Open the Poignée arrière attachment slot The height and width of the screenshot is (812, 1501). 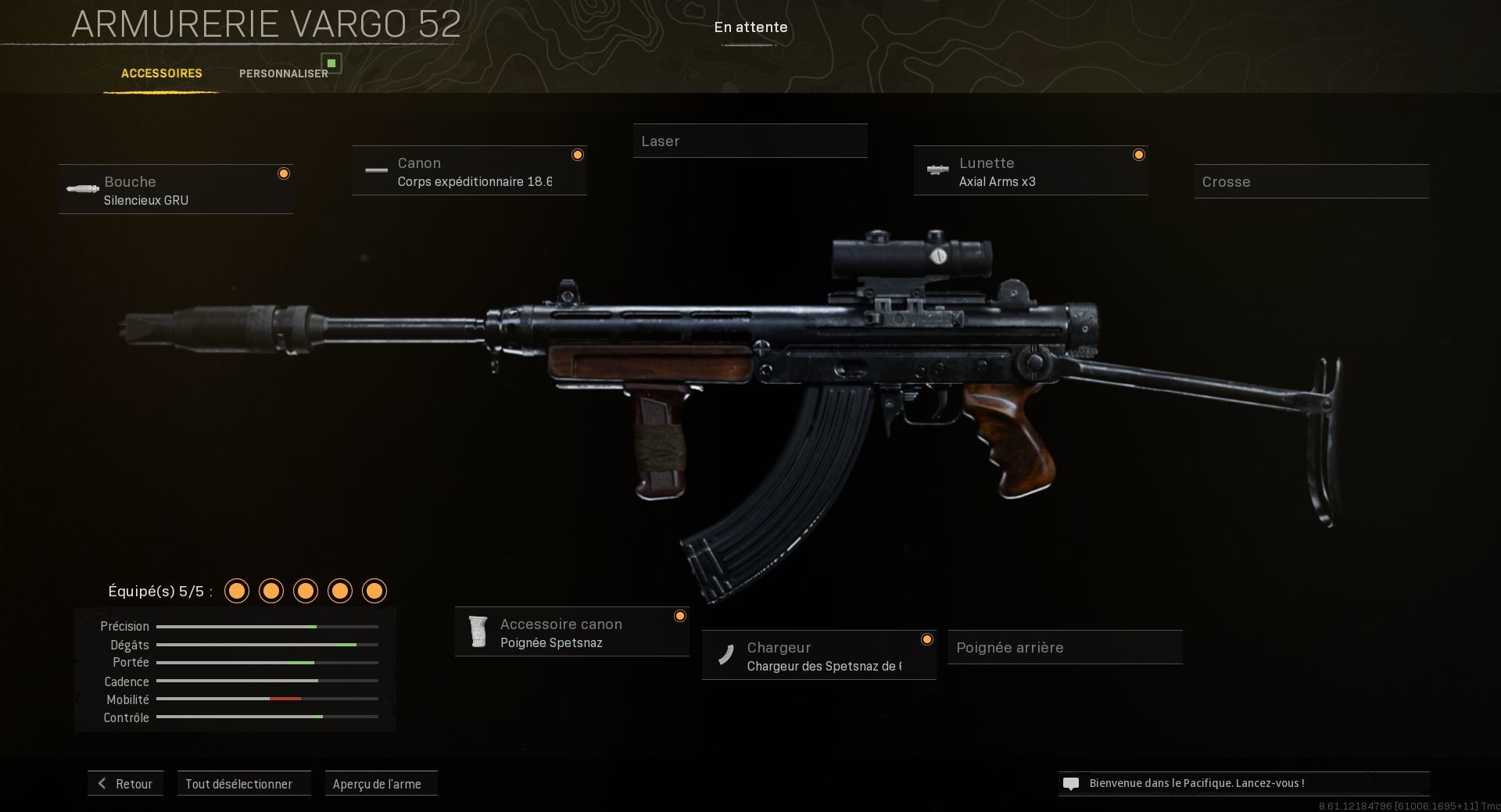coord(1064,647)
